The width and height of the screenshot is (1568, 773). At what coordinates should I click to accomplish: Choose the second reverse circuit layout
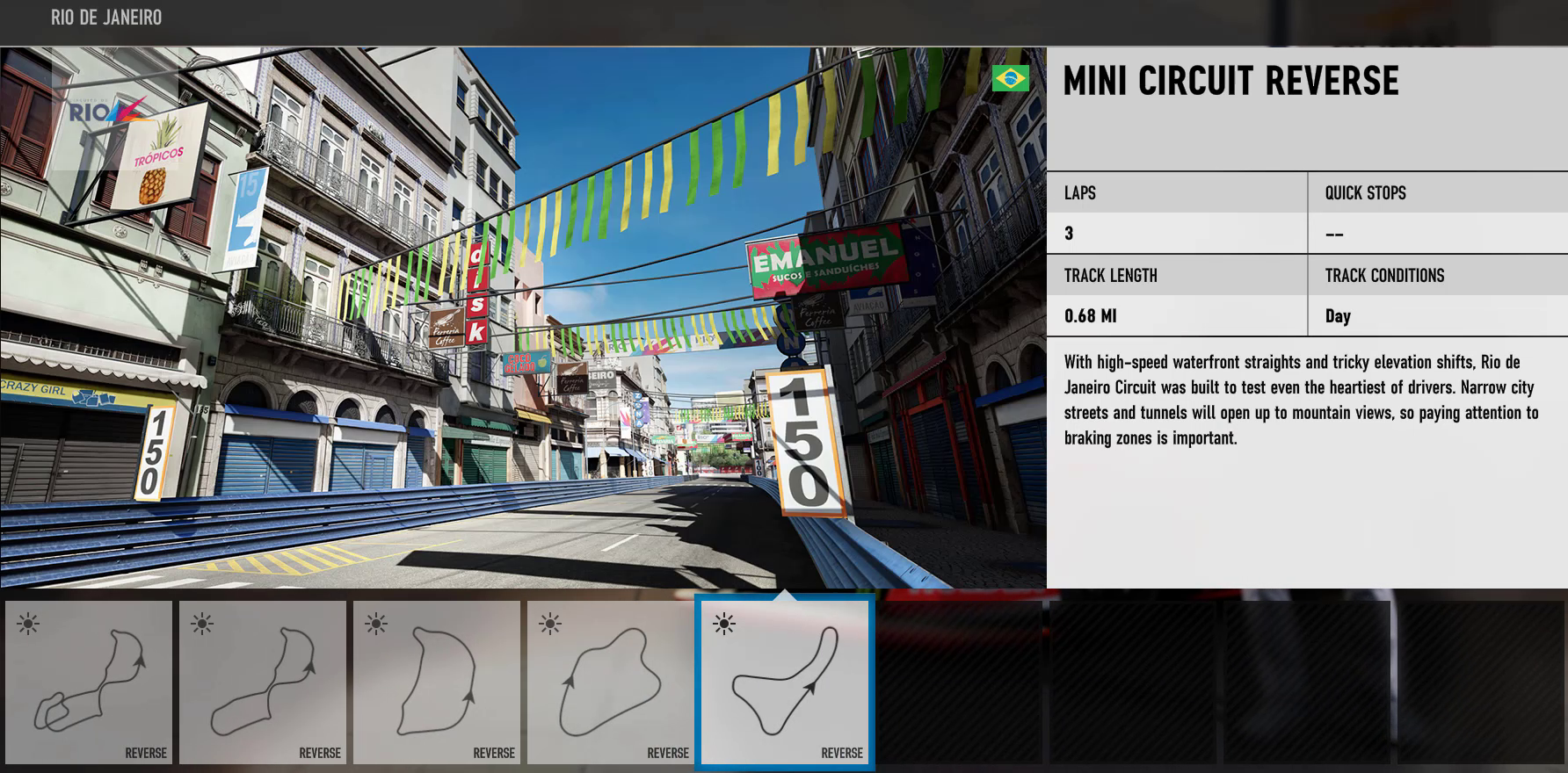pos(262,685)
